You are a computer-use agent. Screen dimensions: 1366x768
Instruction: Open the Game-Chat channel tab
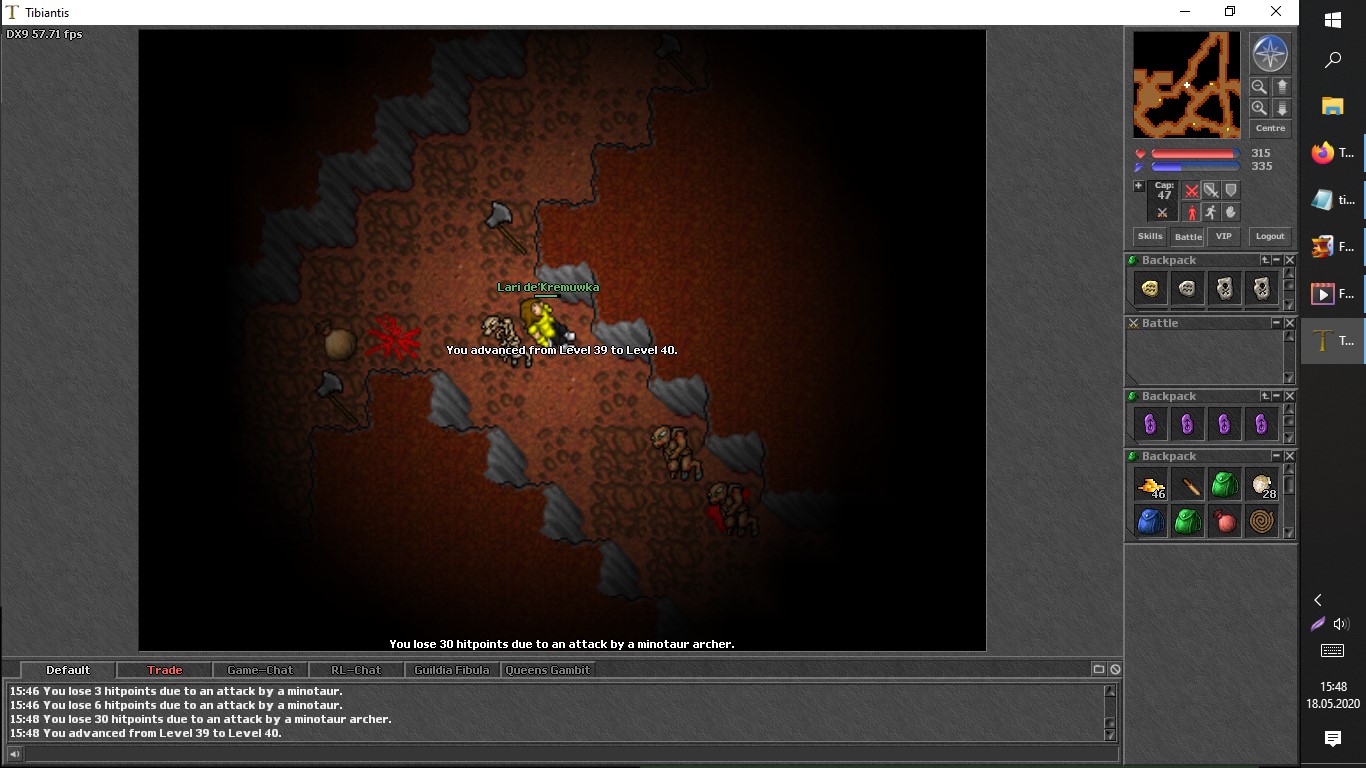(x=260, y=670)
